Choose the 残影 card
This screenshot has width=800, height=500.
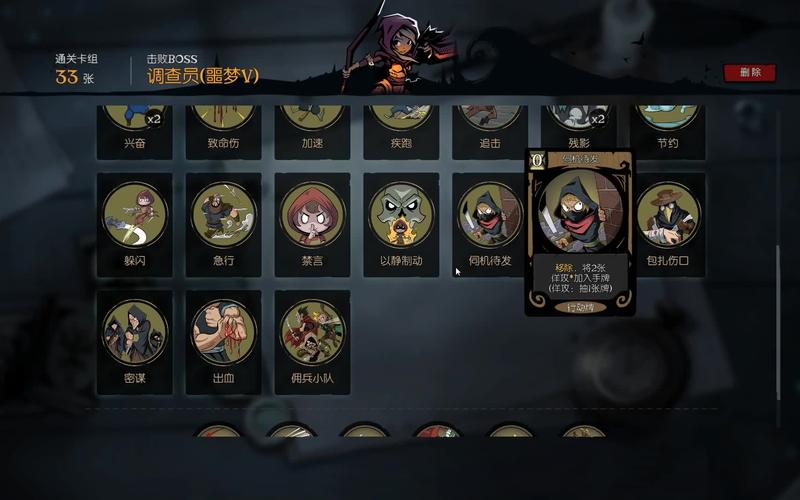click(579, 130)
